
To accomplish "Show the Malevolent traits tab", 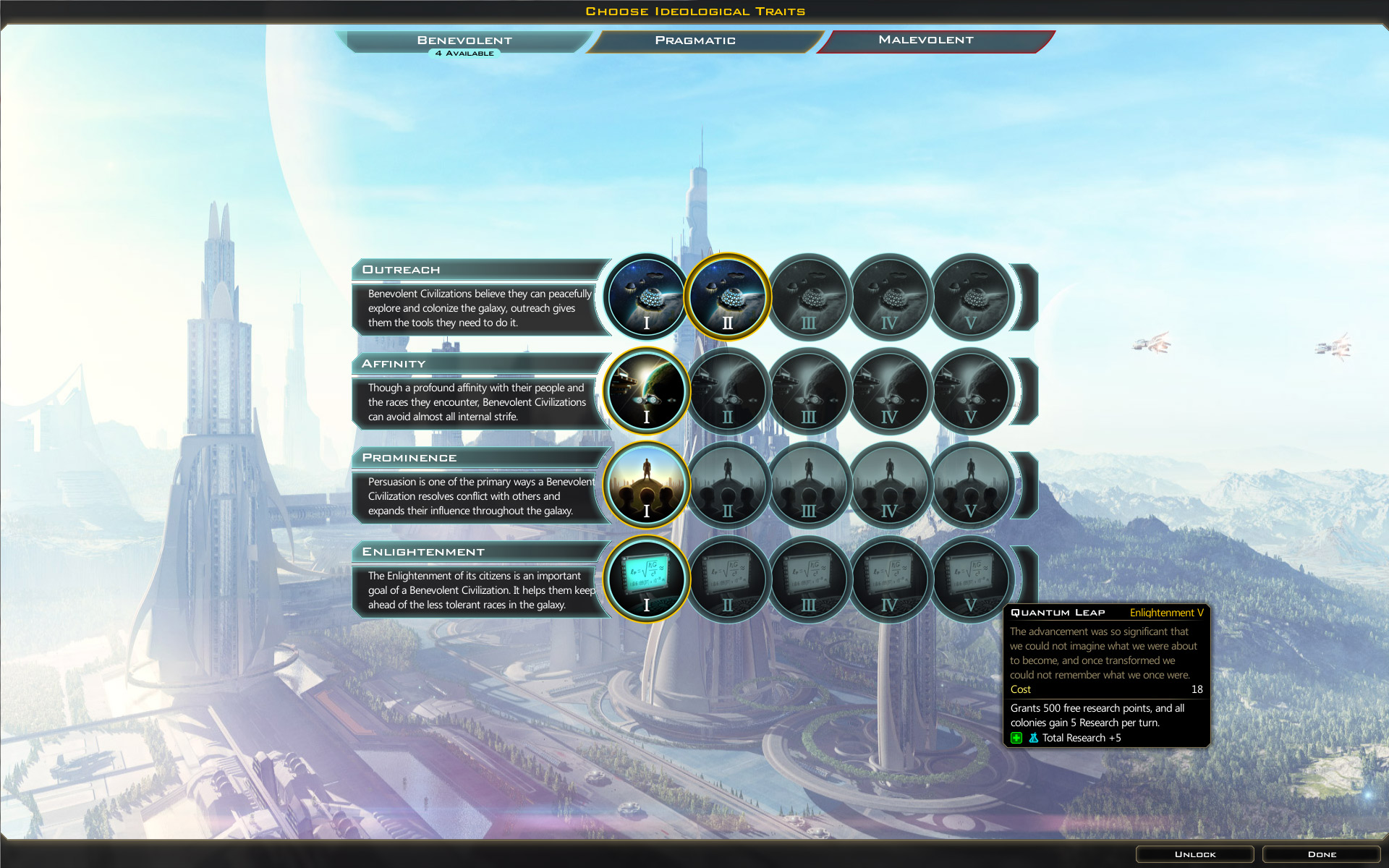I will point(926,41).
